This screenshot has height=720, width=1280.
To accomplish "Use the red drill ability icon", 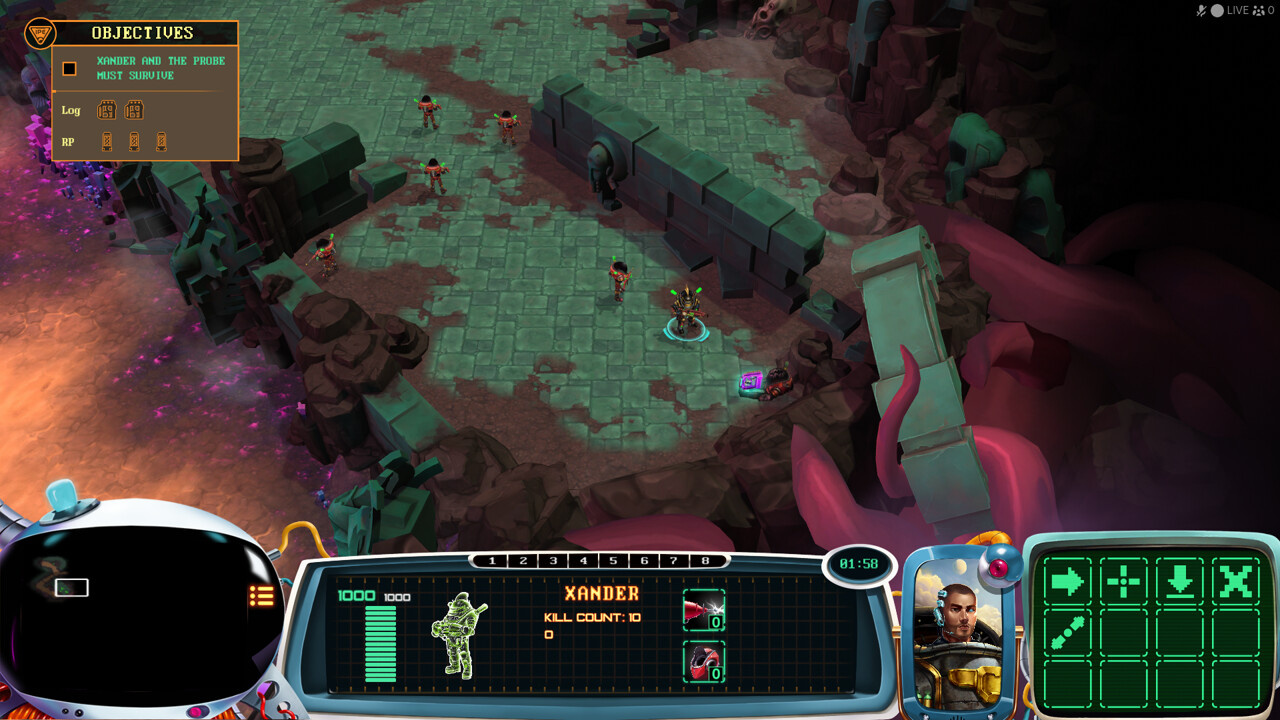I will 703,609.
